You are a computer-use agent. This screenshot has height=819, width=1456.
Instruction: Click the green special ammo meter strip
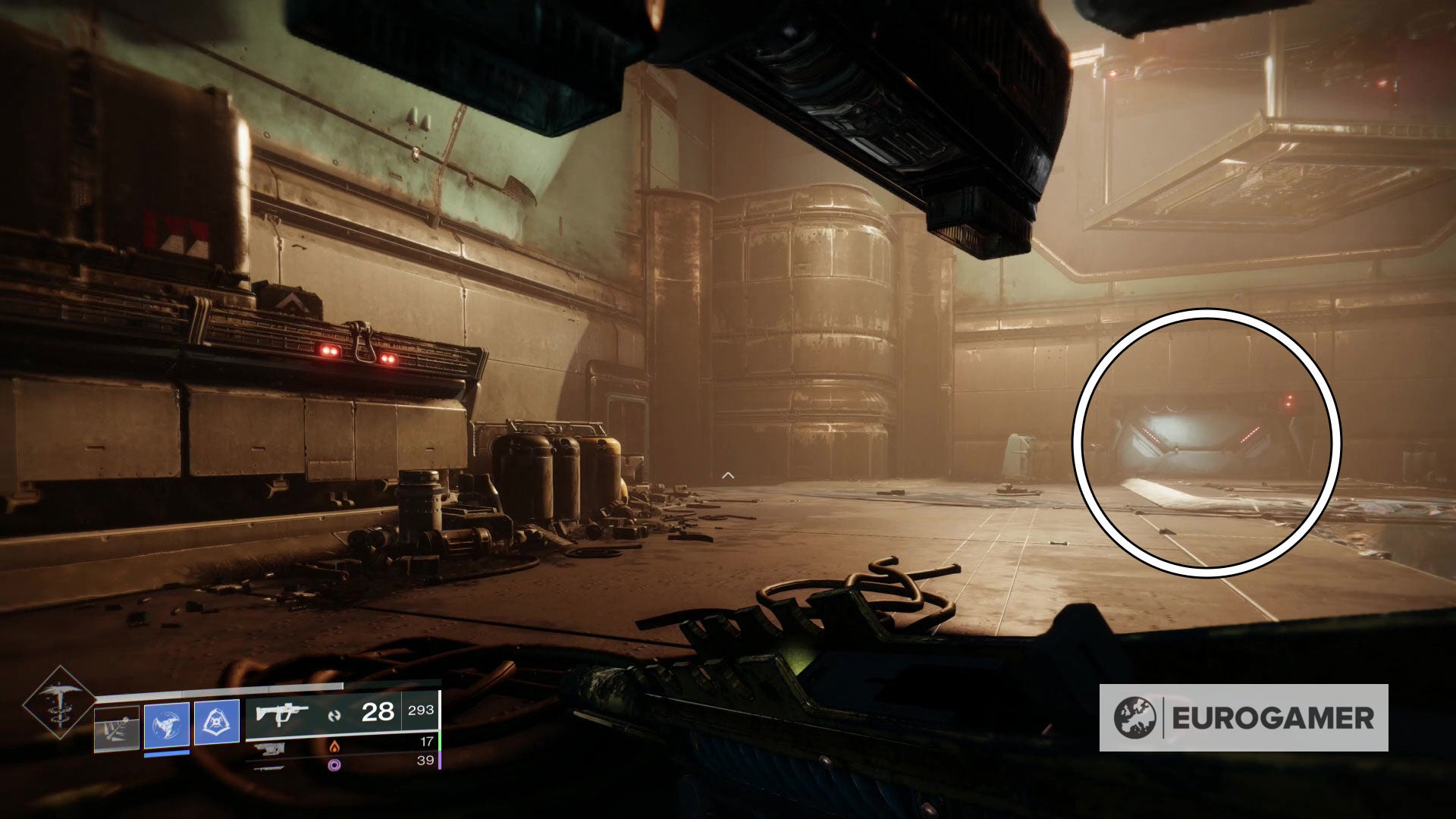pos(441,742)
